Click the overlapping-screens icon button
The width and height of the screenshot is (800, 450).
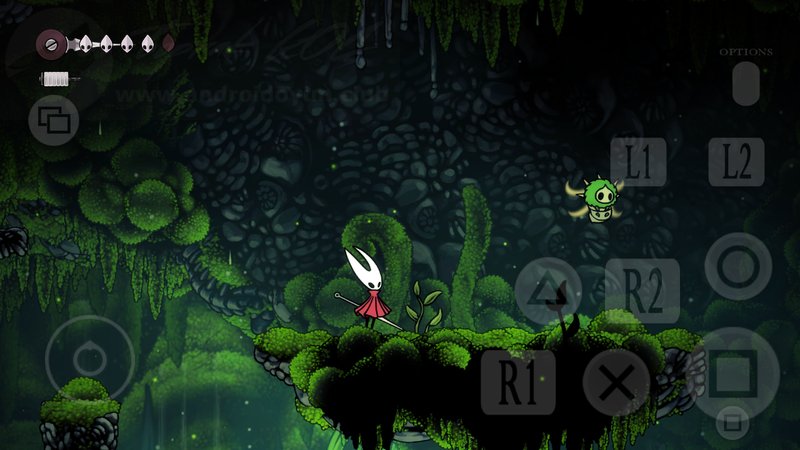(54, 121)
